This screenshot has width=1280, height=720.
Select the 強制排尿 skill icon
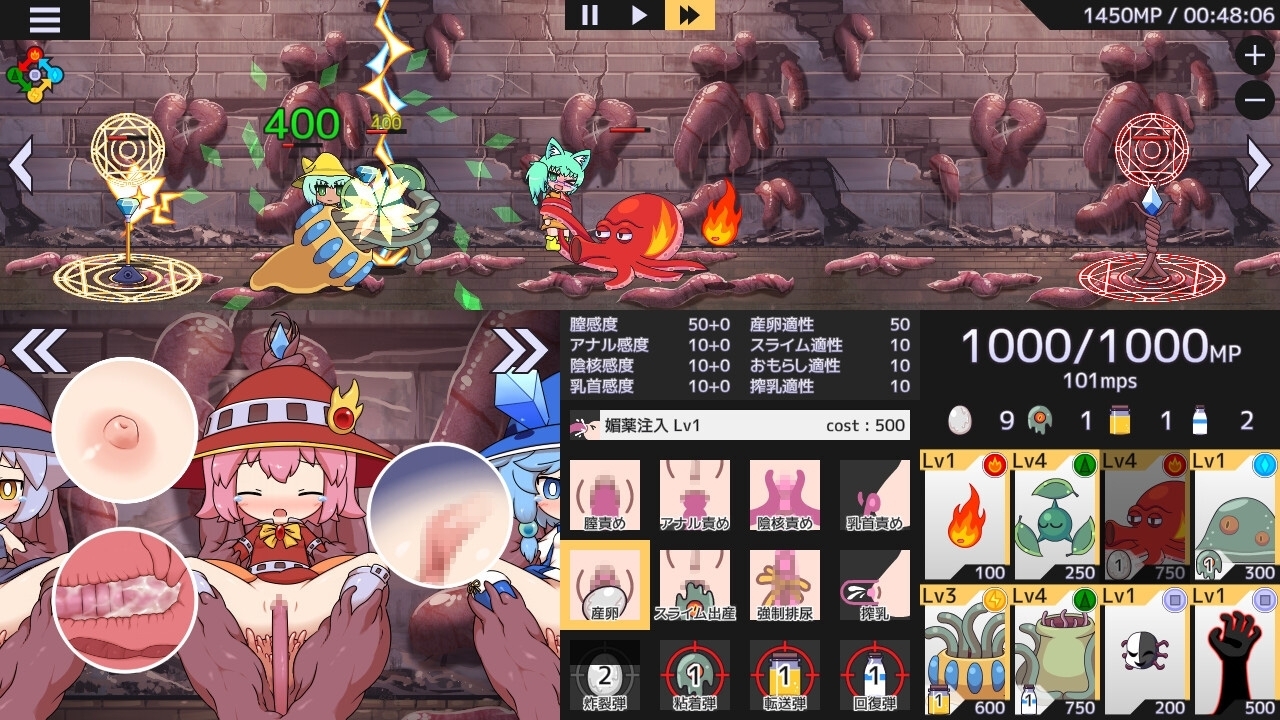[x=783, y=584]
